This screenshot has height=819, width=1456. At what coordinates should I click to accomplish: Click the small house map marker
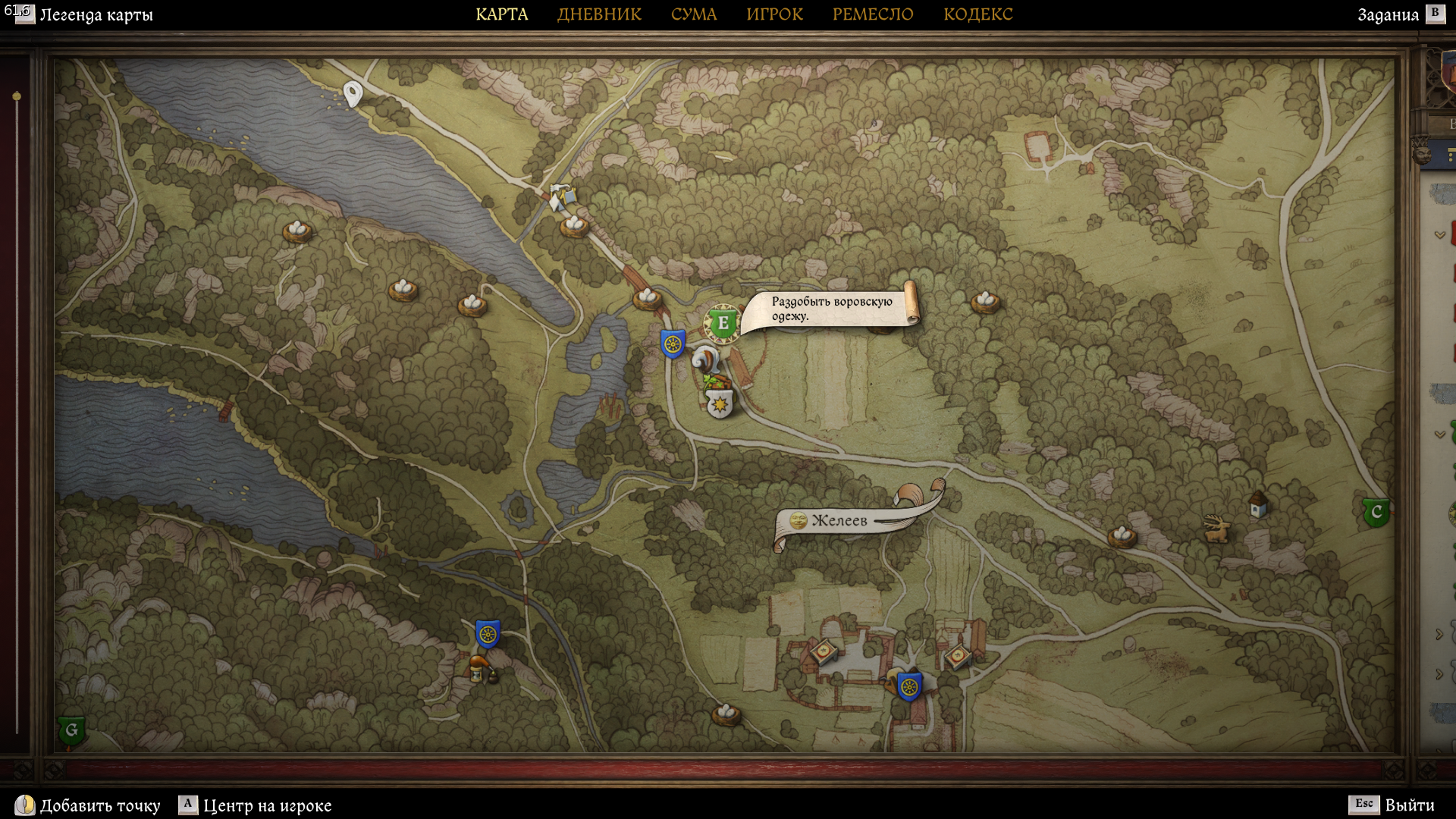pyautogui.click(x=1258, y=504)
